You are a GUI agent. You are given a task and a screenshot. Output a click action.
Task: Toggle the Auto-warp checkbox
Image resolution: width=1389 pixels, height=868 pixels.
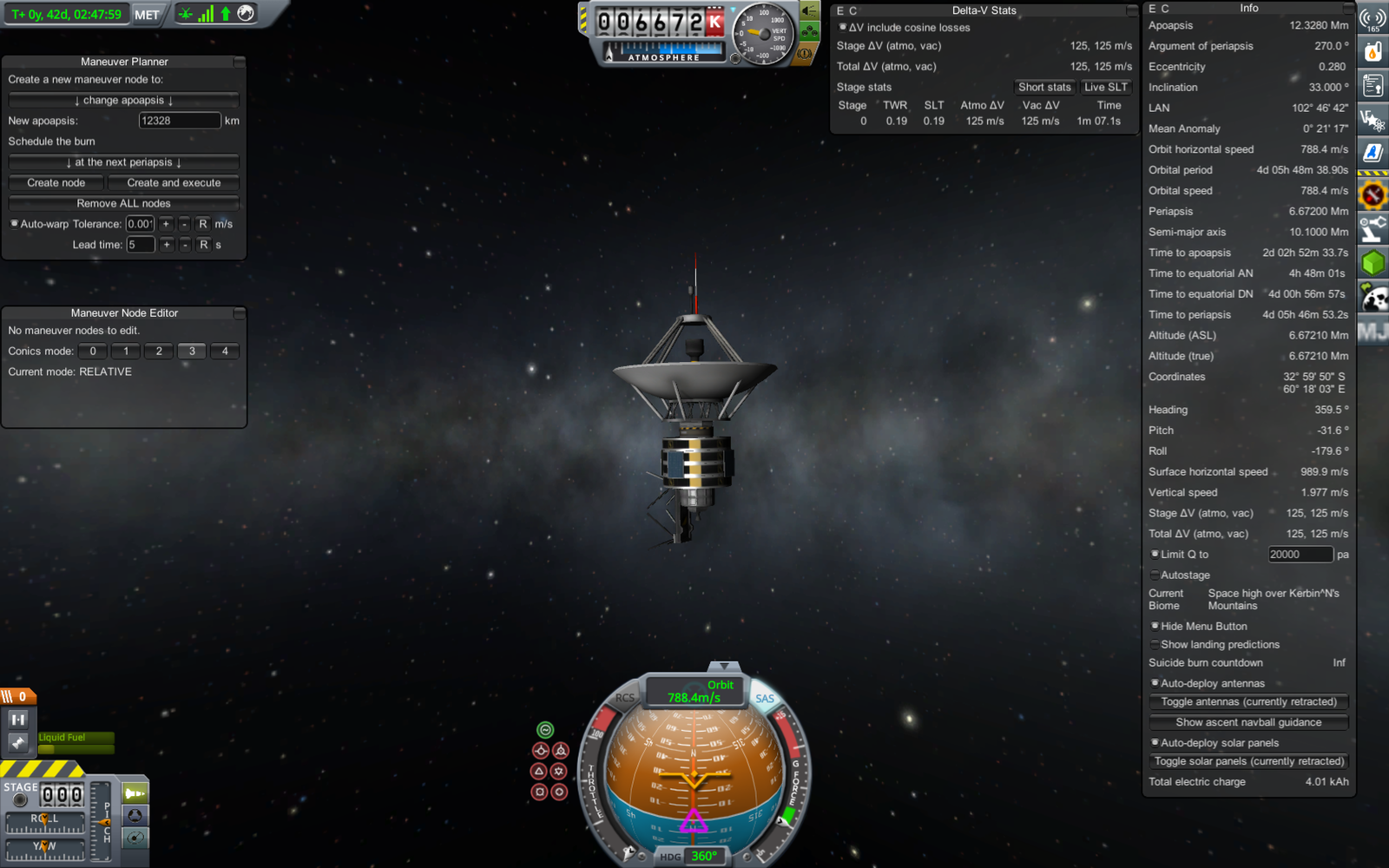(x=15, y=224)
